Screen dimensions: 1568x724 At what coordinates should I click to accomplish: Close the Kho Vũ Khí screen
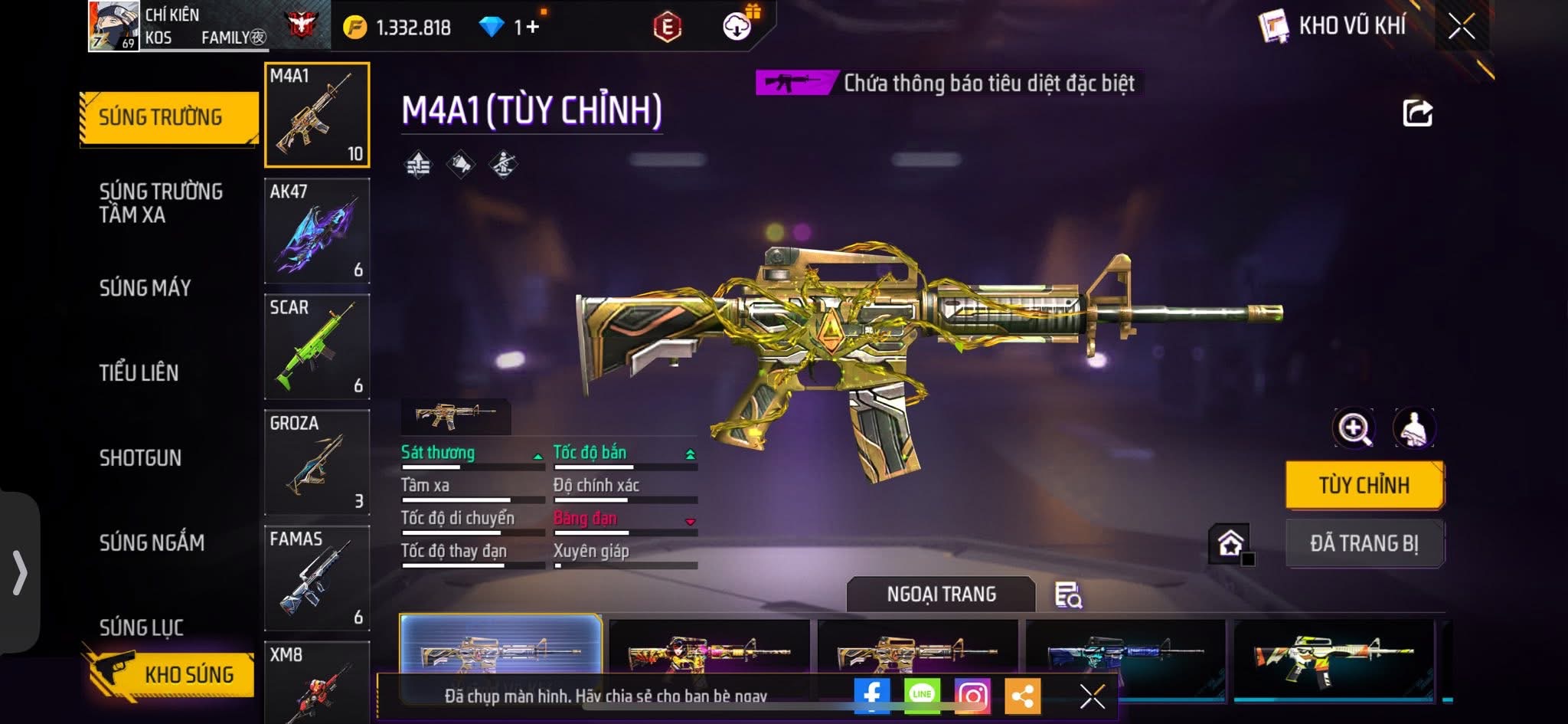pos(1461,27)
